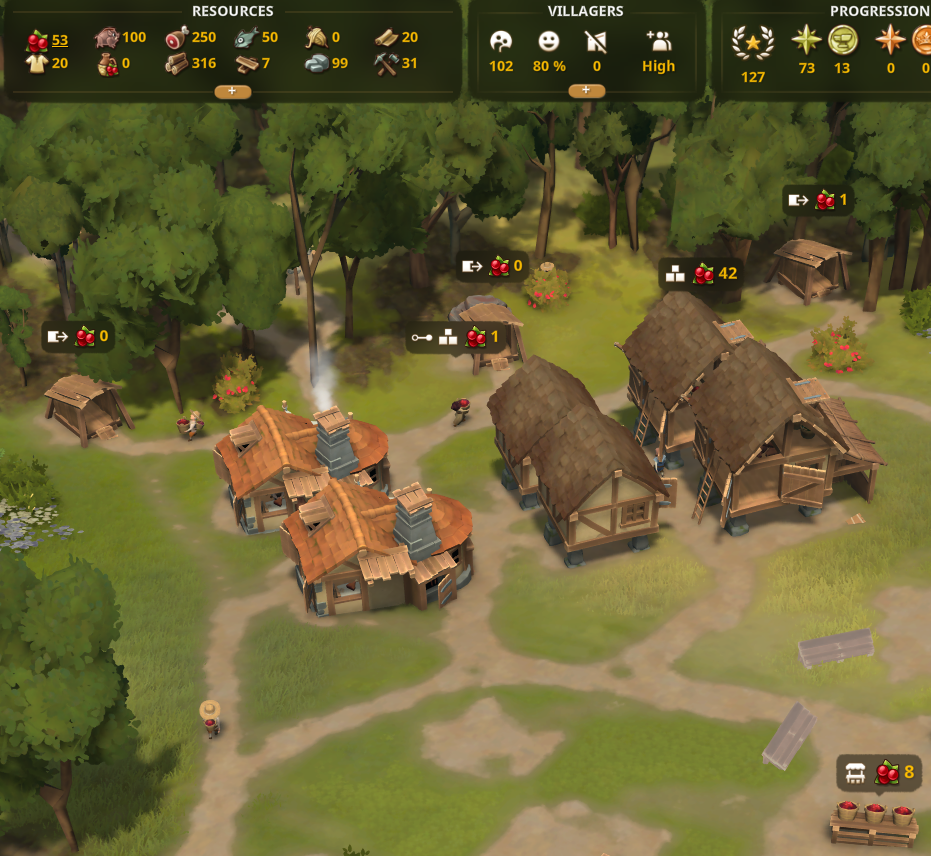Pick the stone resource icon
The image size is (931, 856).
tap(316, 64)
